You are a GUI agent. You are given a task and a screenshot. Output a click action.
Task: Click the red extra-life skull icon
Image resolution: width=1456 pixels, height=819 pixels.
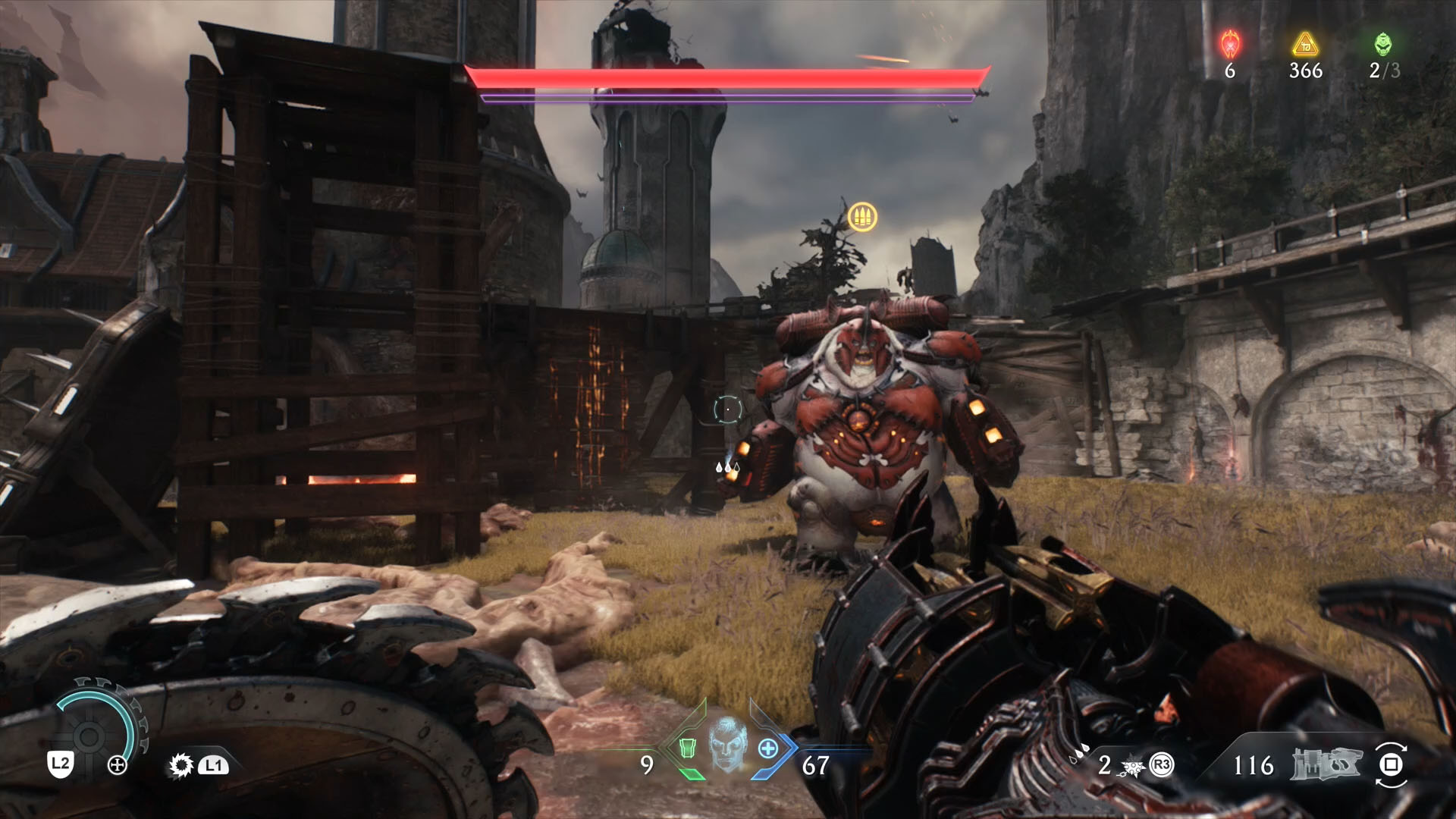click(1230, 45)
